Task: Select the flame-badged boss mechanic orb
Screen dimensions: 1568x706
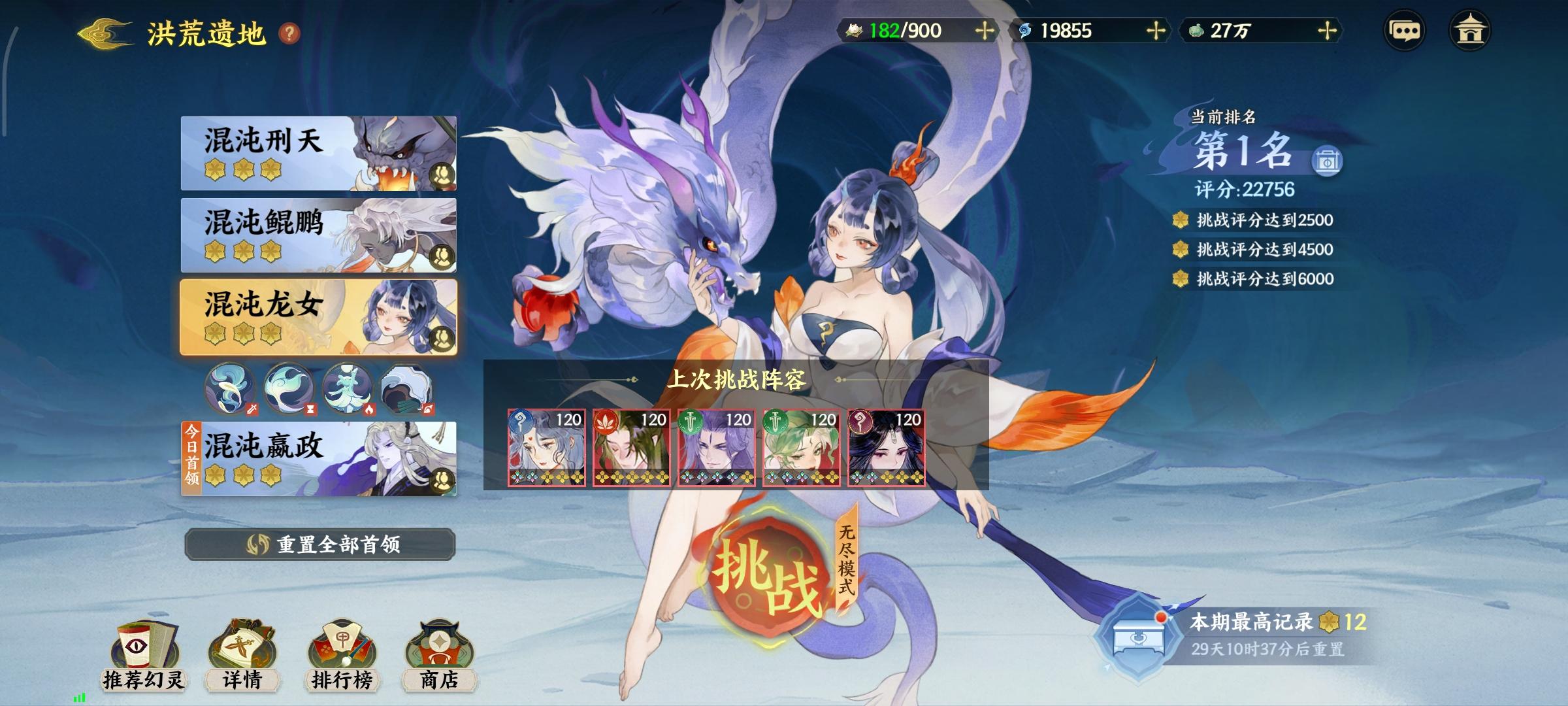Action: tap(349, 388)
